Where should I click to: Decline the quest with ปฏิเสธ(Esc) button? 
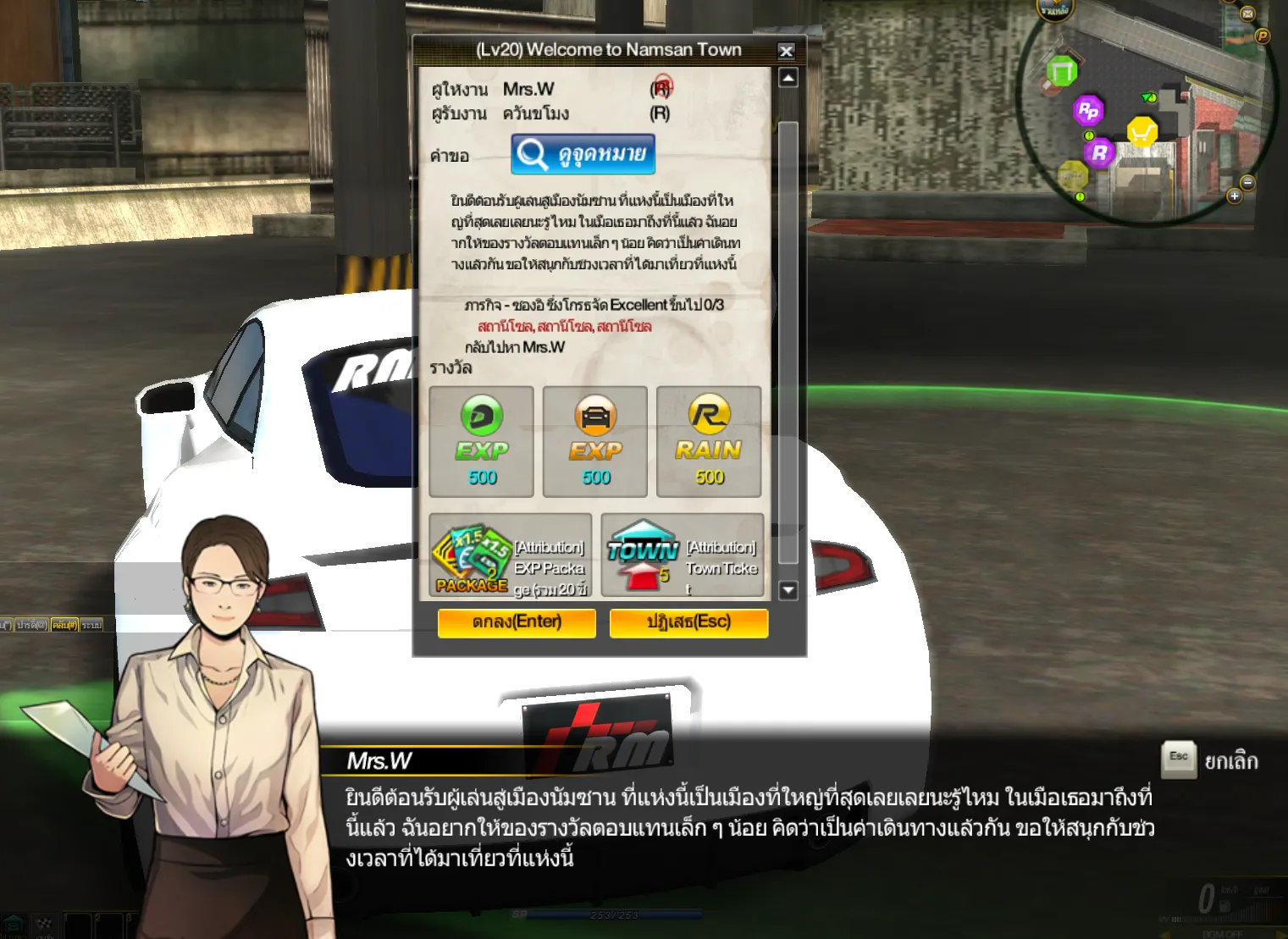(x=688, y=622)
